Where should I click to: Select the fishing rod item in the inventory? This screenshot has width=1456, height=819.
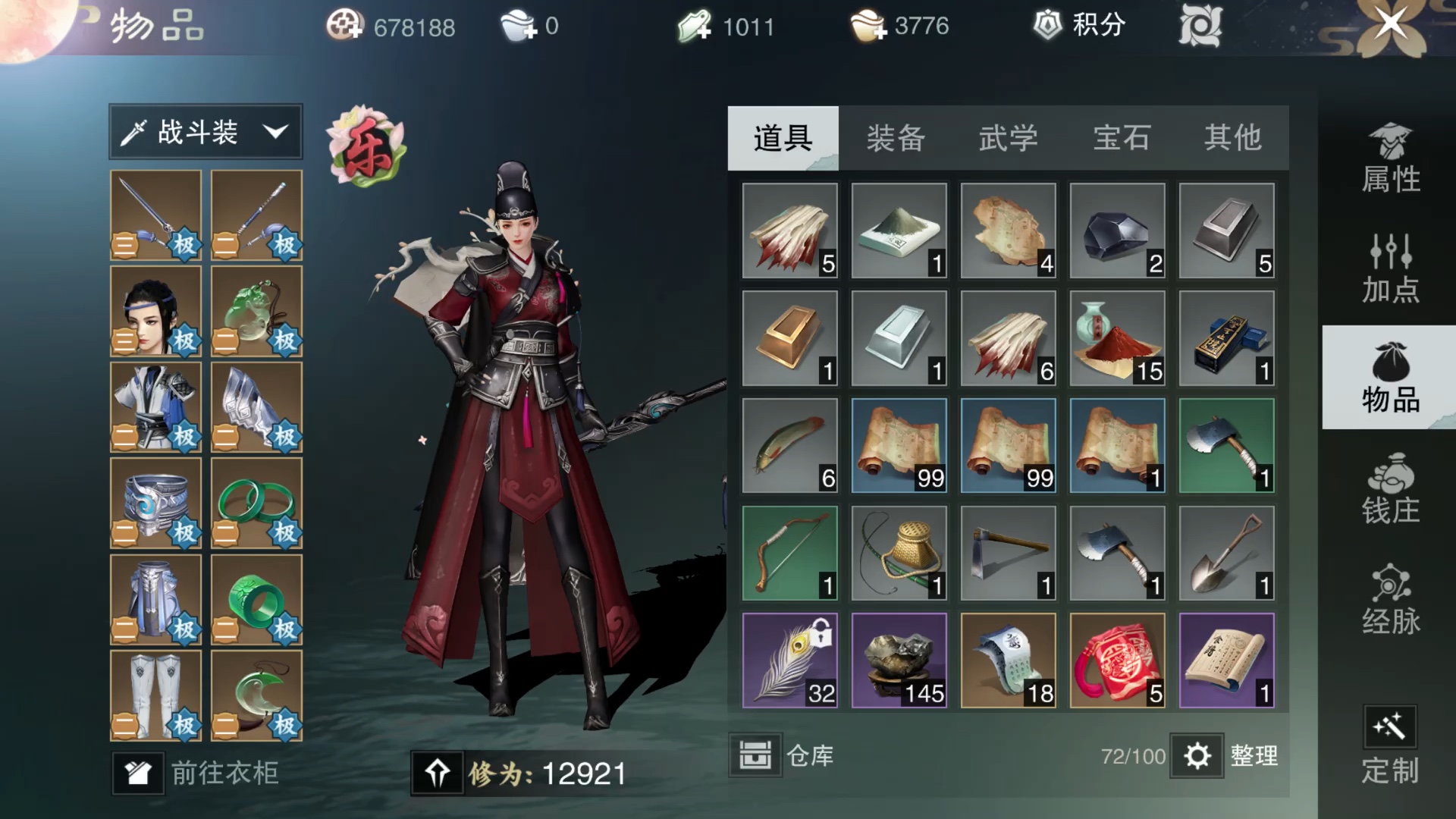click(x=899, y=554)
